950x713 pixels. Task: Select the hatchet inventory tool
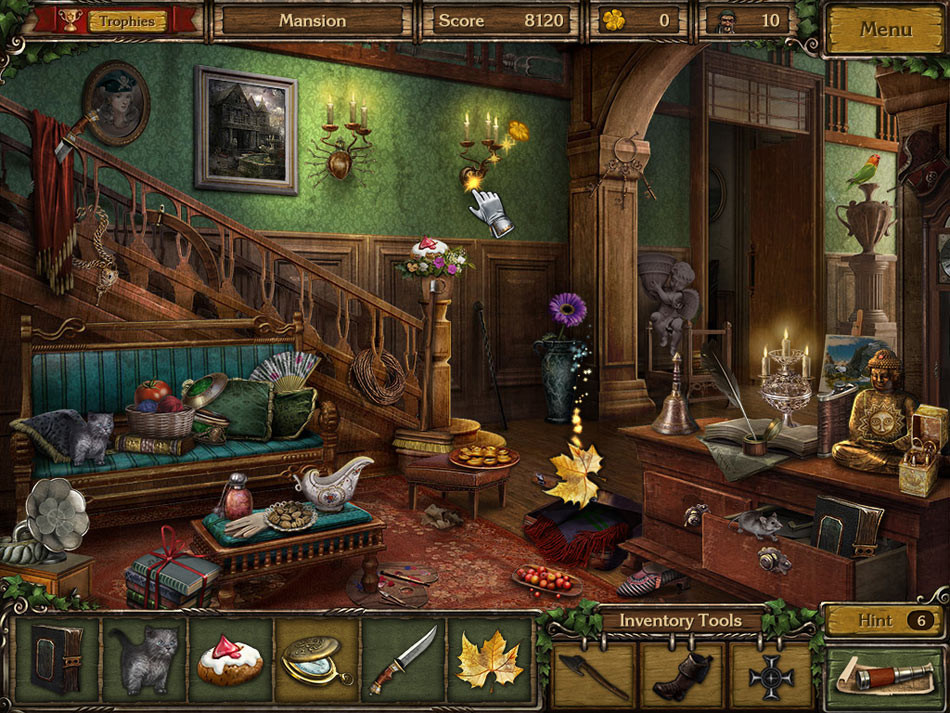(594, 676)
